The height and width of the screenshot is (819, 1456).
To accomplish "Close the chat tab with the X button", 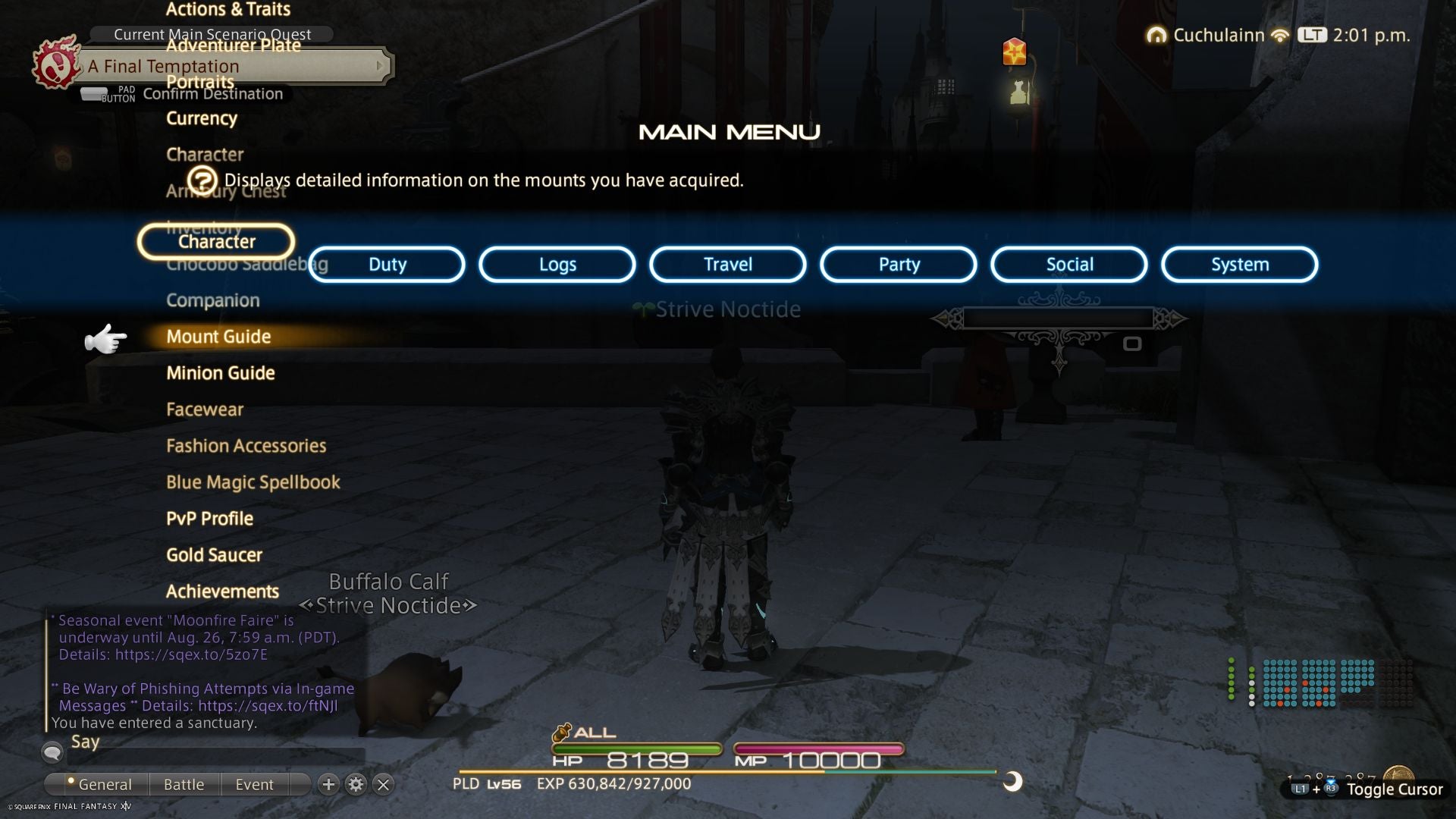I will (383, 785).
